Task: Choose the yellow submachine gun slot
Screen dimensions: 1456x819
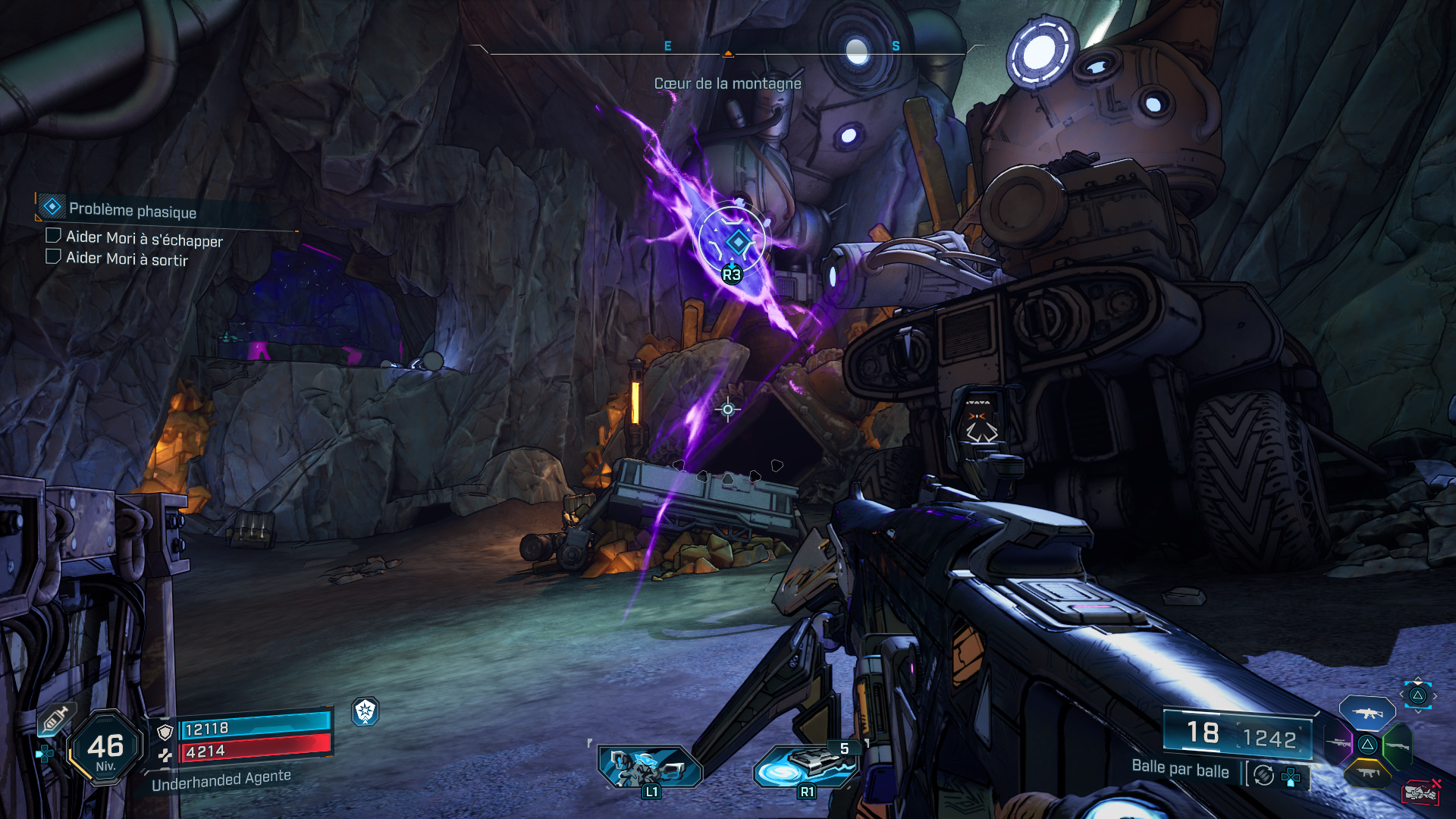Action: 1367,773
